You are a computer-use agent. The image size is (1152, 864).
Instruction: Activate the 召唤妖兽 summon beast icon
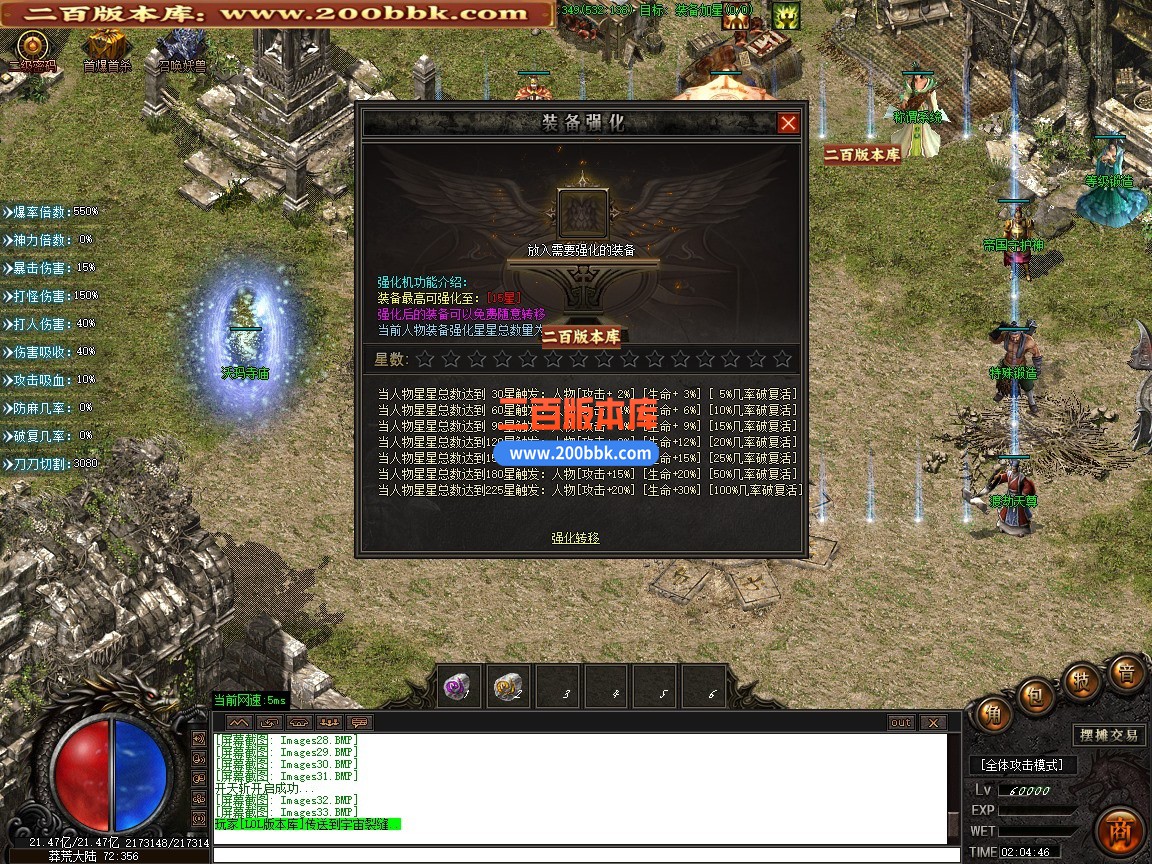[x=182, y=47]
